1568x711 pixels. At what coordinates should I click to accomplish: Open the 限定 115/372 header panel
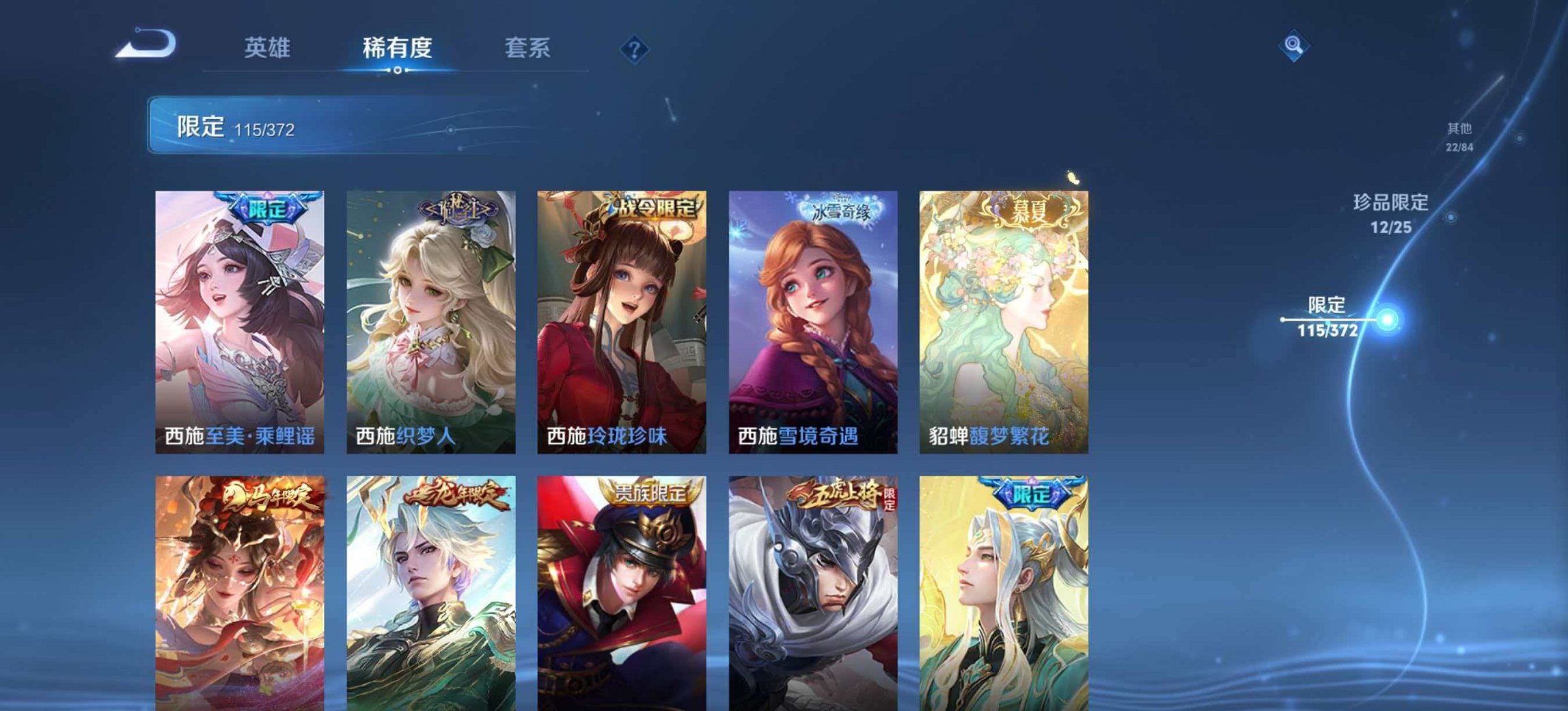pyautogui.click(x=232, y=128)
